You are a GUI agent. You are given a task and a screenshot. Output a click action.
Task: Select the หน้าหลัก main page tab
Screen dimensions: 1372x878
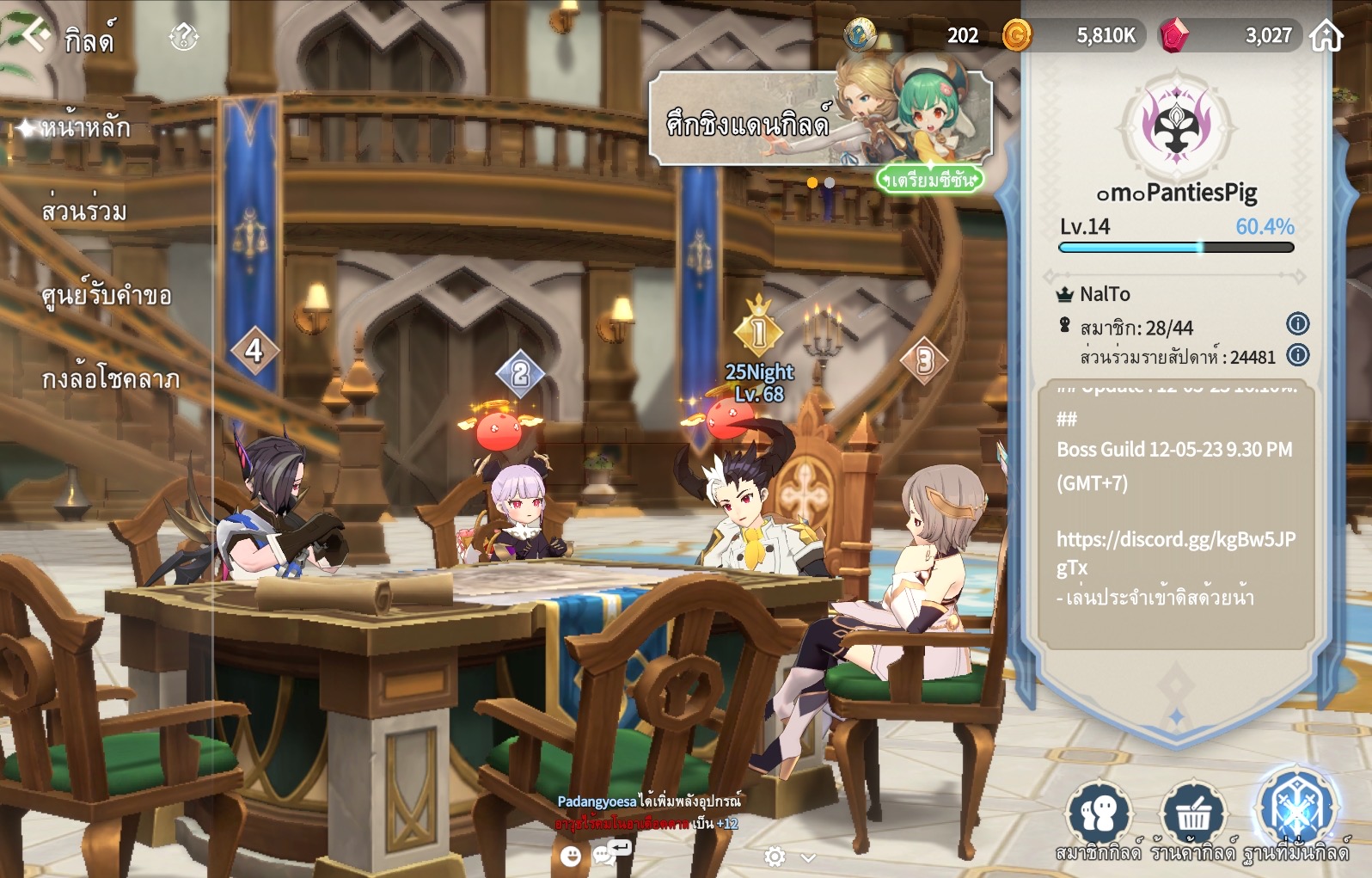click(x=84, y=128)
